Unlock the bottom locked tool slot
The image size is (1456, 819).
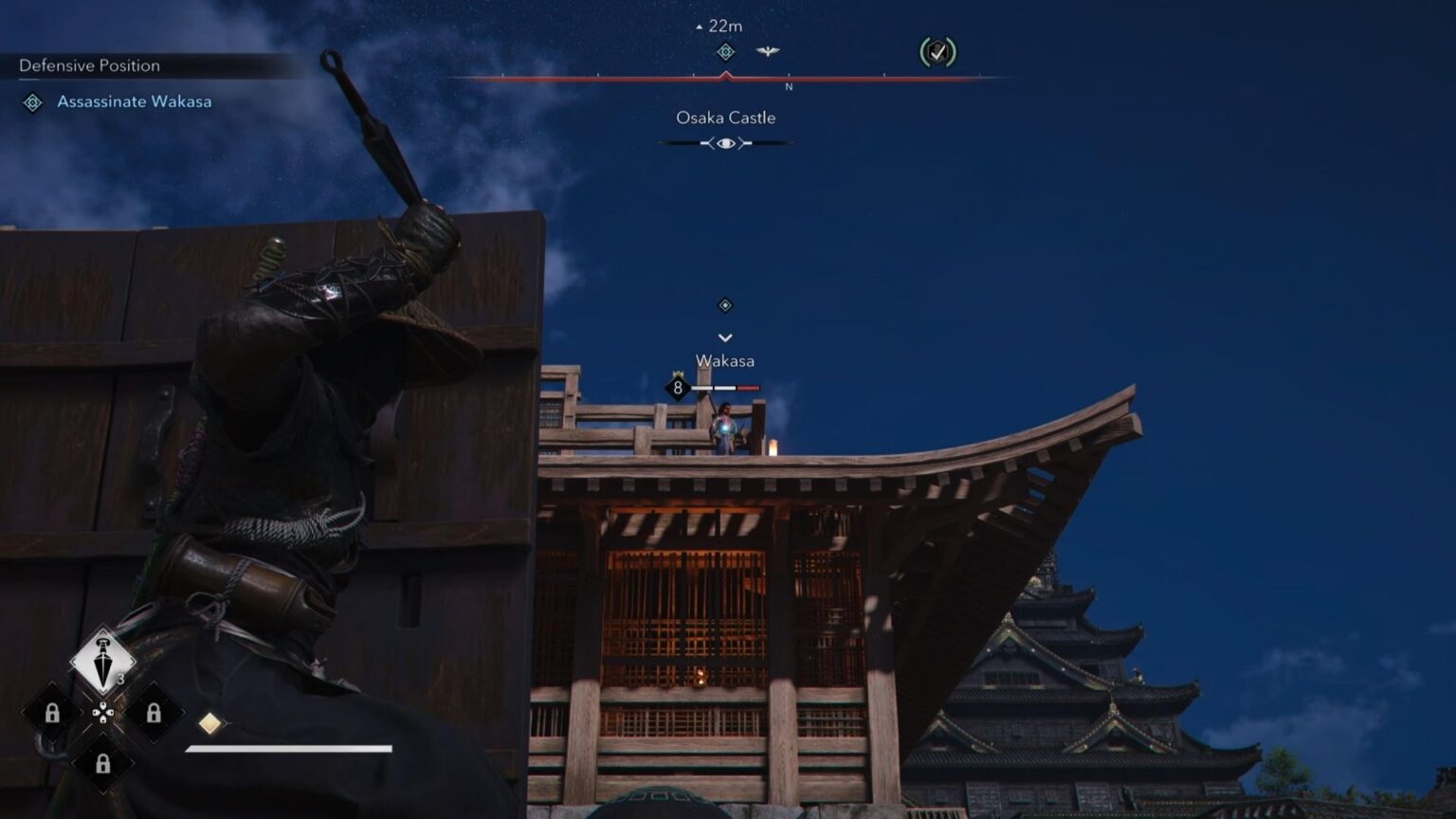coord(102,763)
